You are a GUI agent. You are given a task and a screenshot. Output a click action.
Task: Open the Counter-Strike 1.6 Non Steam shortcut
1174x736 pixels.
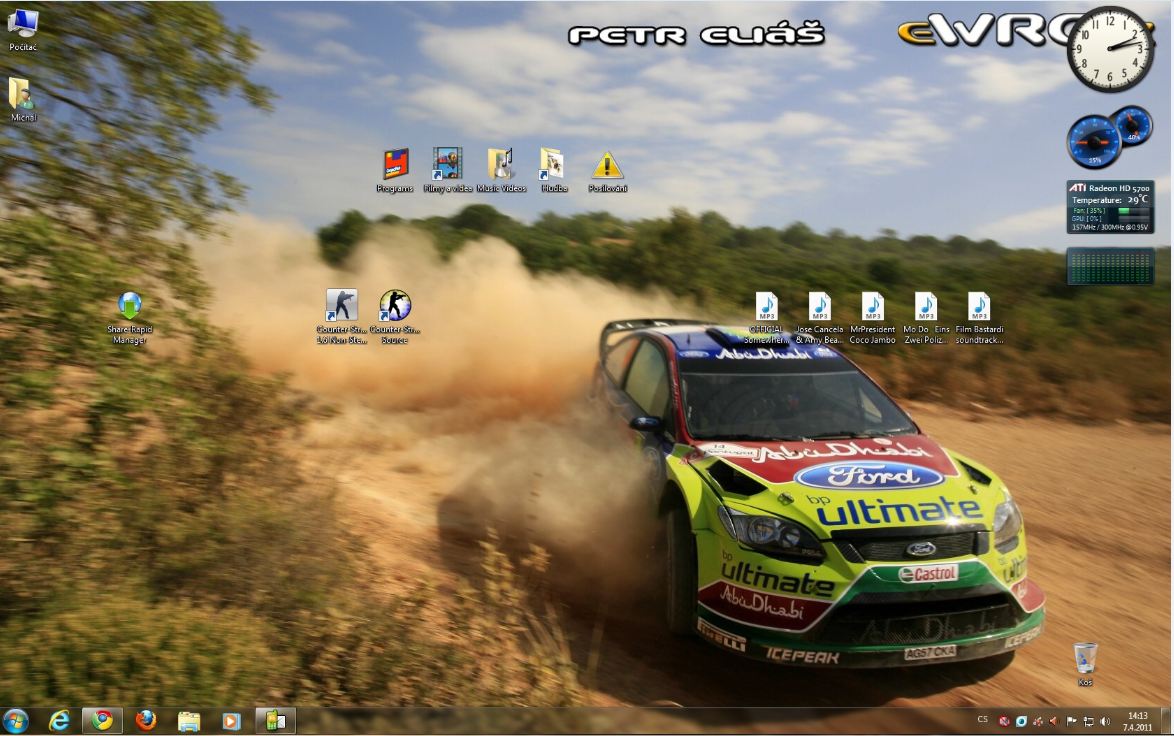pyautogui.click(x=342, y=306)
